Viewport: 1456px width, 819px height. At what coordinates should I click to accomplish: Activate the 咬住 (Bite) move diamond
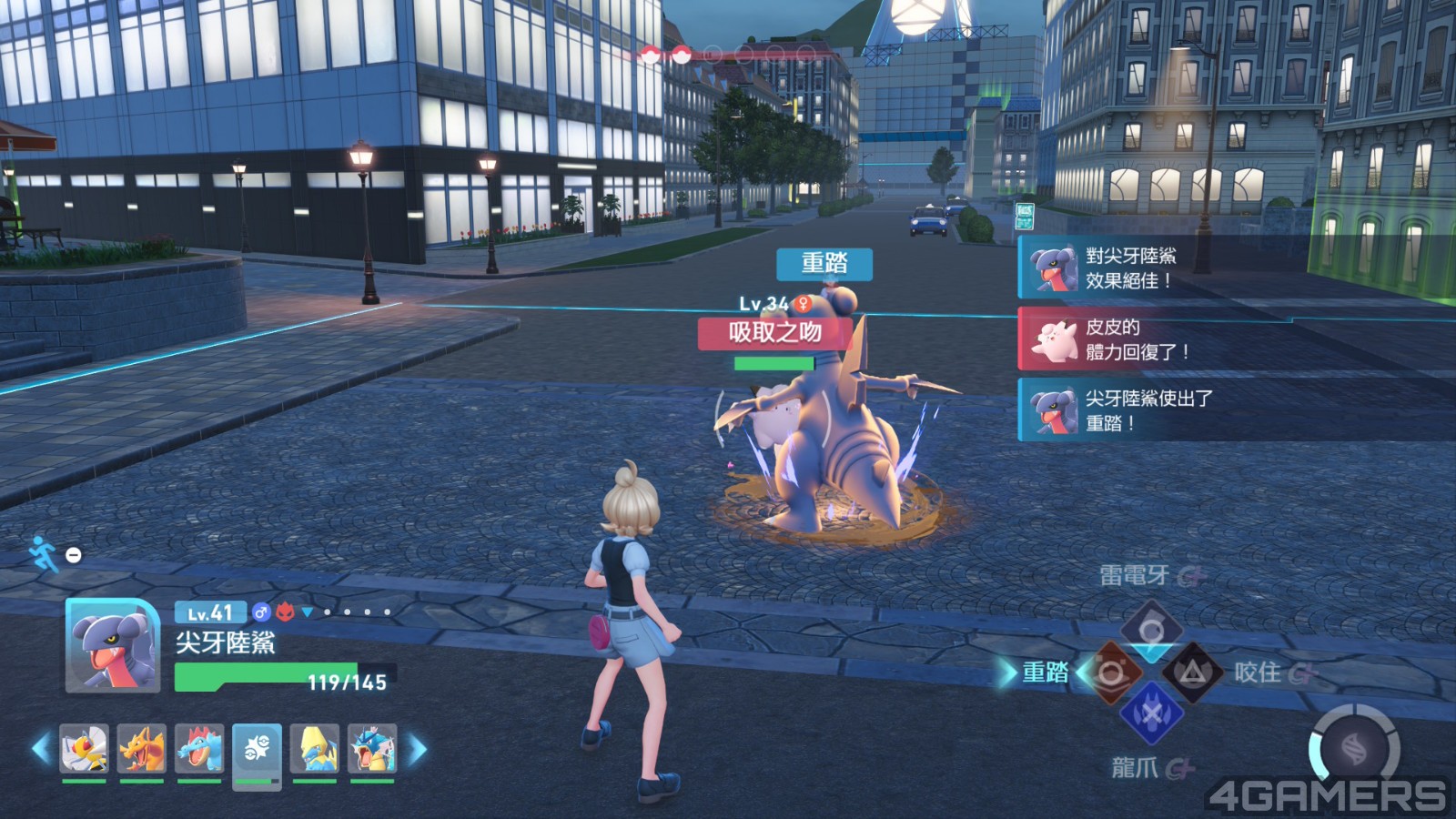1192,673
